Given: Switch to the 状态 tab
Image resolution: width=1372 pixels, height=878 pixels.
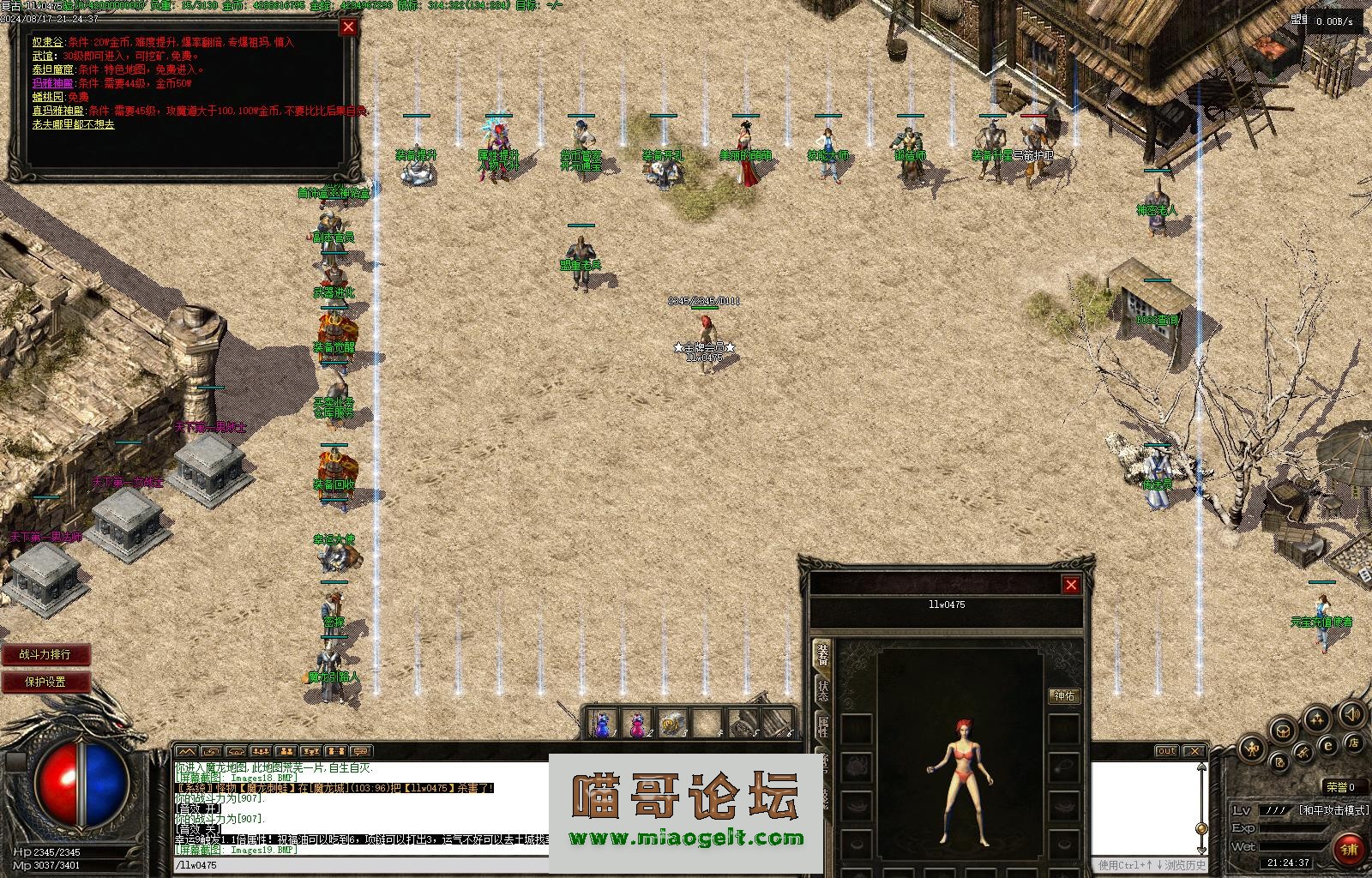Looking at the screenshot, I should [822, 690].
